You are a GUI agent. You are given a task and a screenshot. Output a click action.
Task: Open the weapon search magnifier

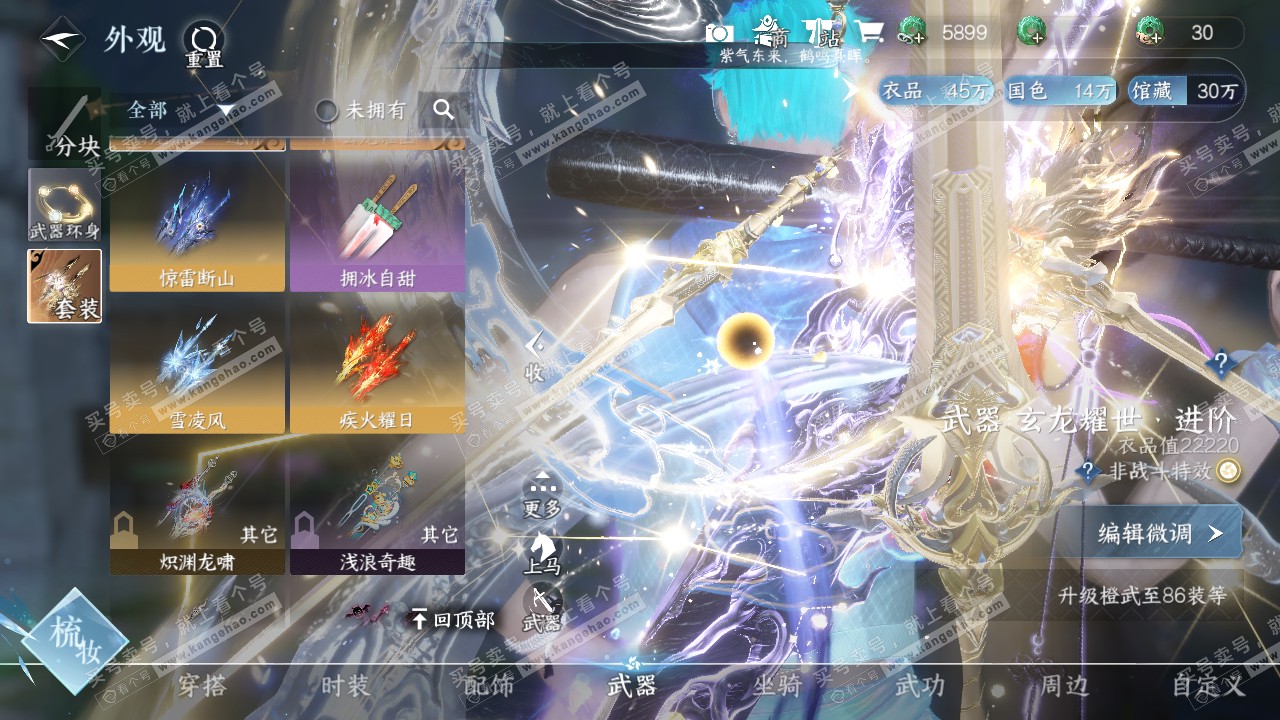(444, 110)
